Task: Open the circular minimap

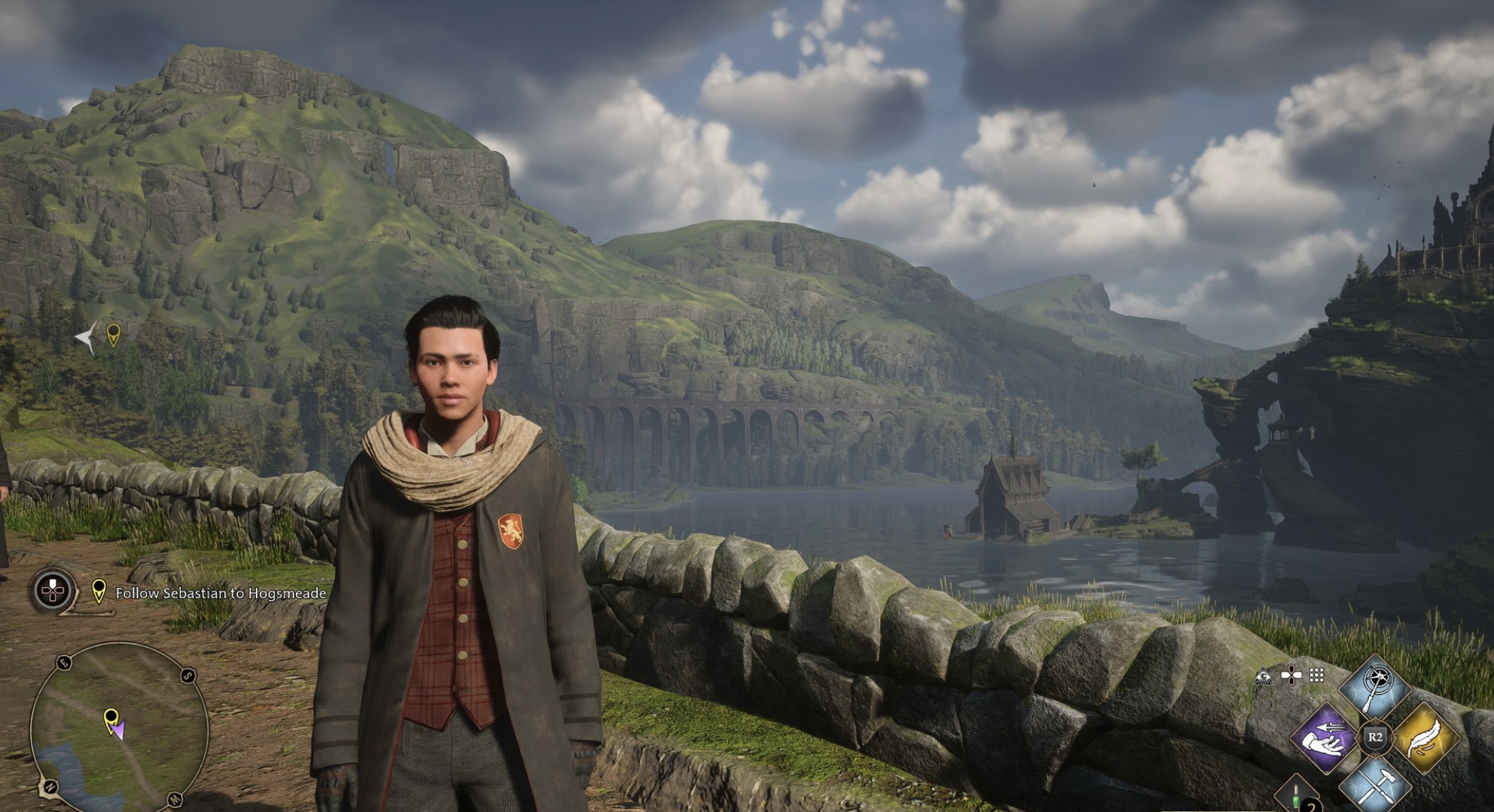Action: (x=119, y=727)
